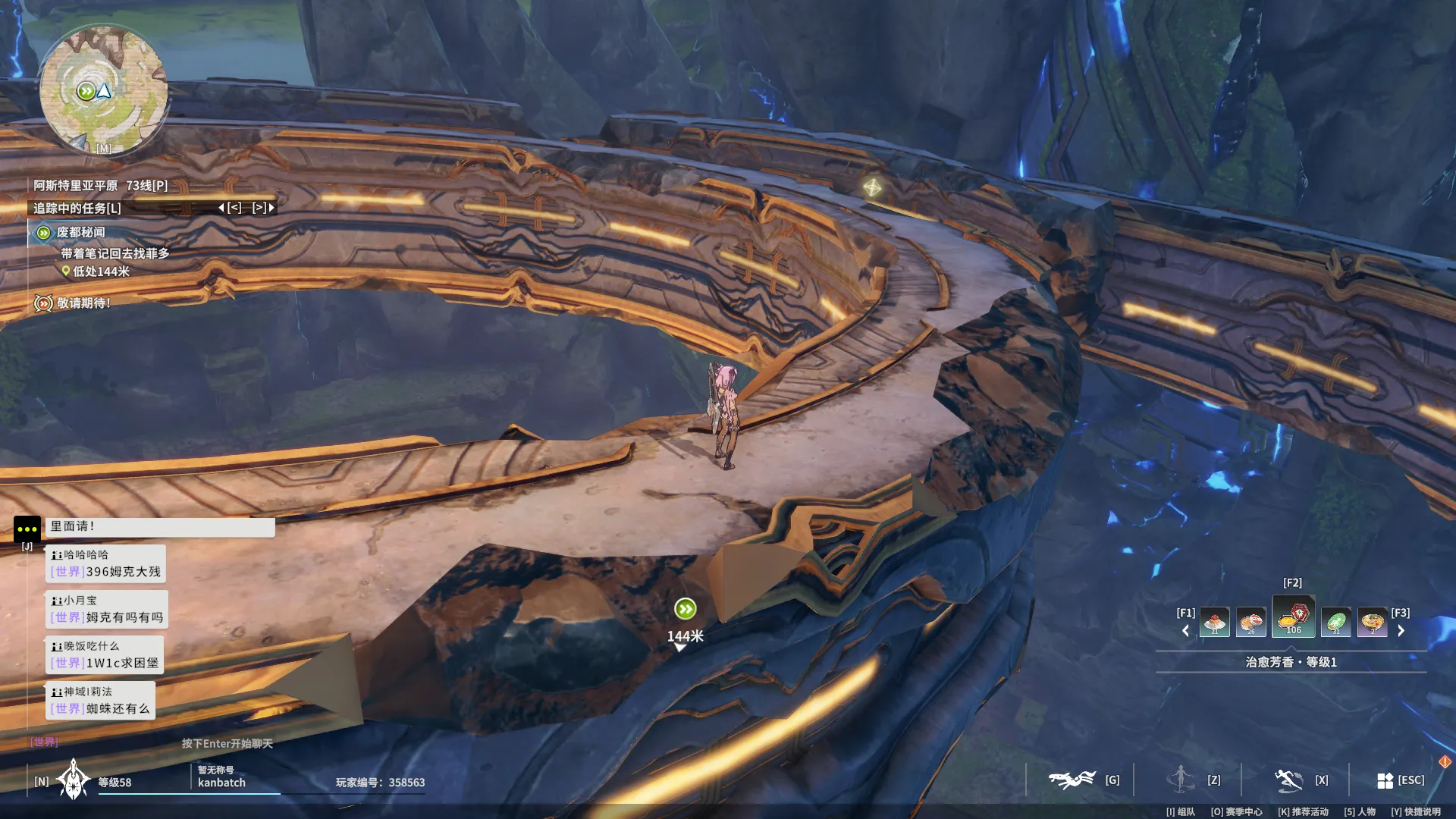Switch to the previous tracked quest
This screenshot has width=1456, height=819.
point(231,208)
